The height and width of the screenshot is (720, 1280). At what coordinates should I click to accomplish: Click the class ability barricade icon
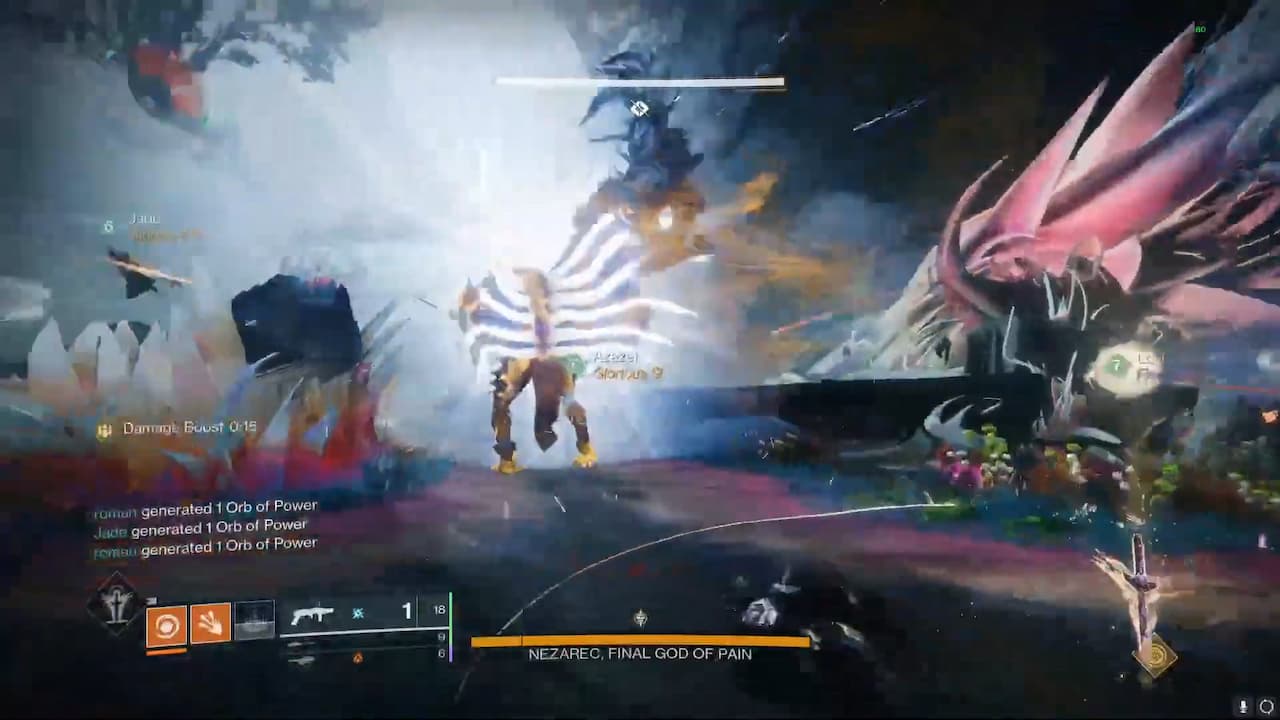(254, 618)
